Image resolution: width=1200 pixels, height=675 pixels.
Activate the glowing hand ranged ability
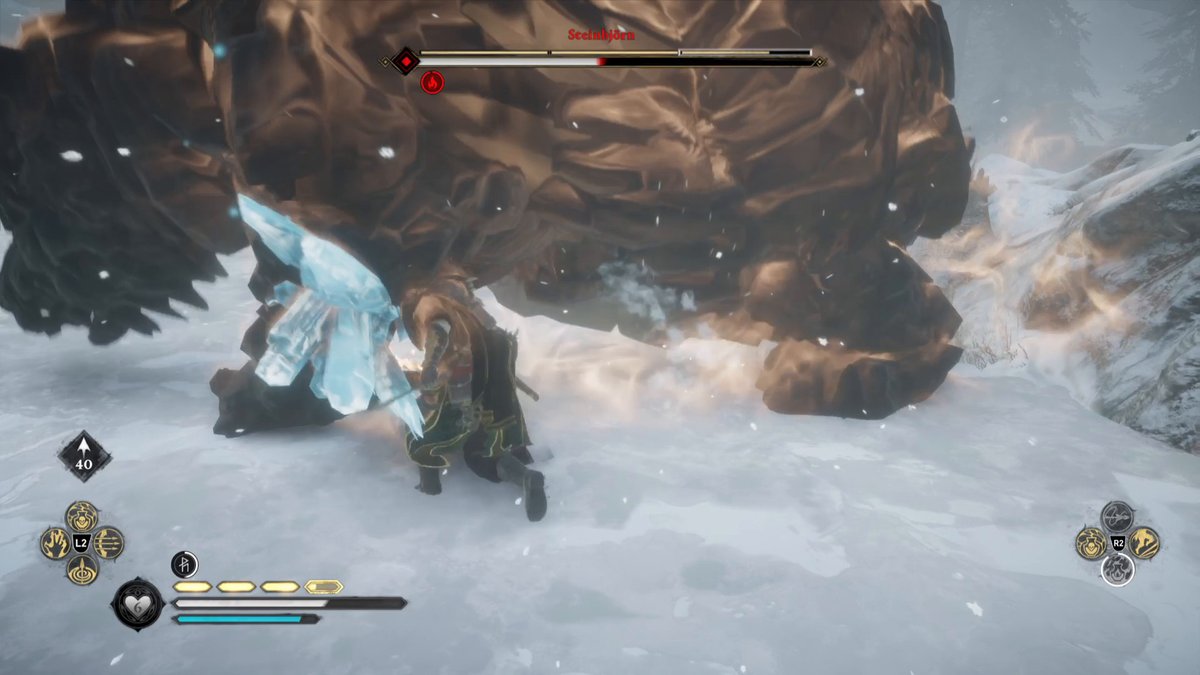[55, 543]
